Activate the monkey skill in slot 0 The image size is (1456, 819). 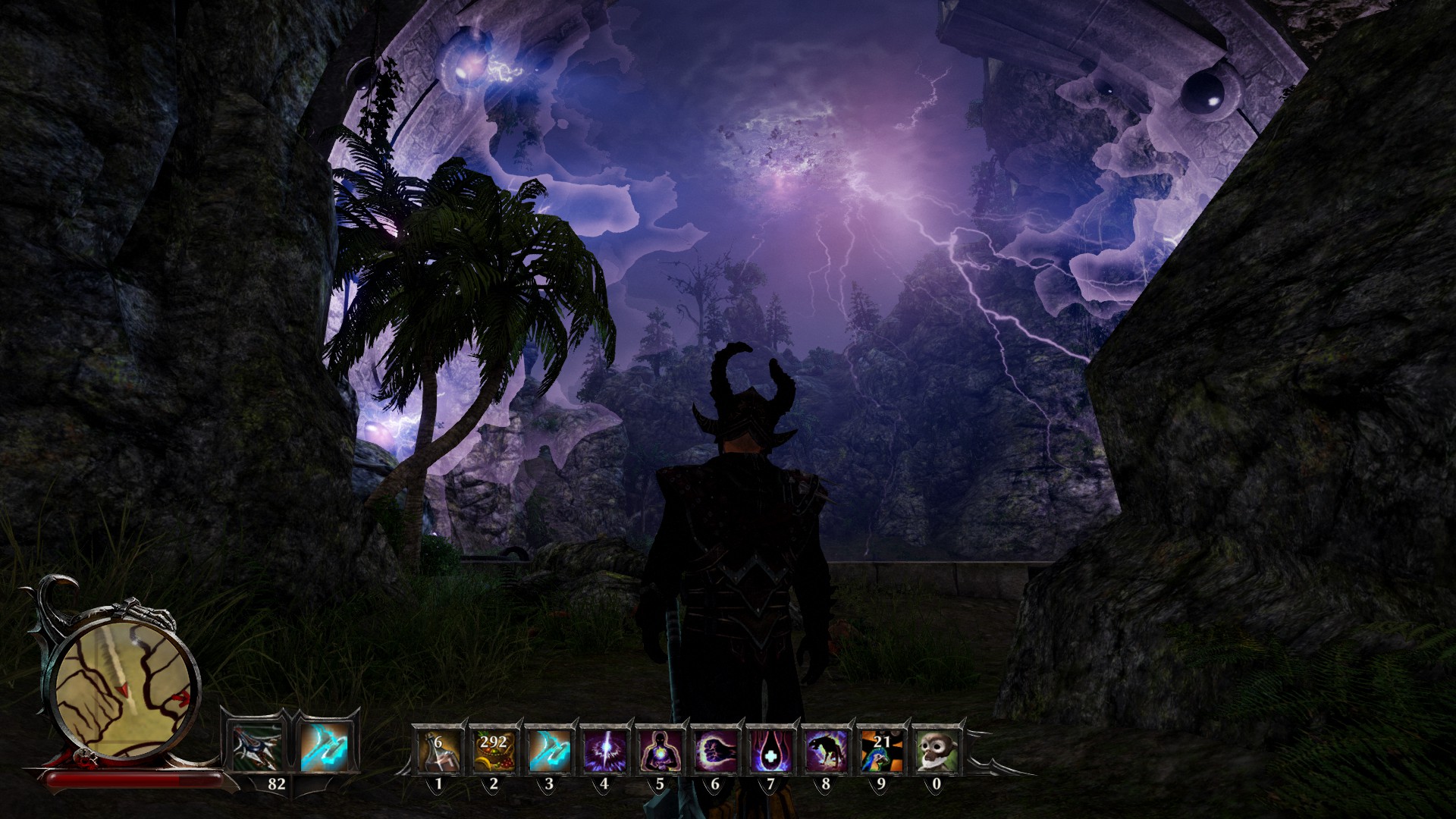pyautogui.click(x=936, y=750)
